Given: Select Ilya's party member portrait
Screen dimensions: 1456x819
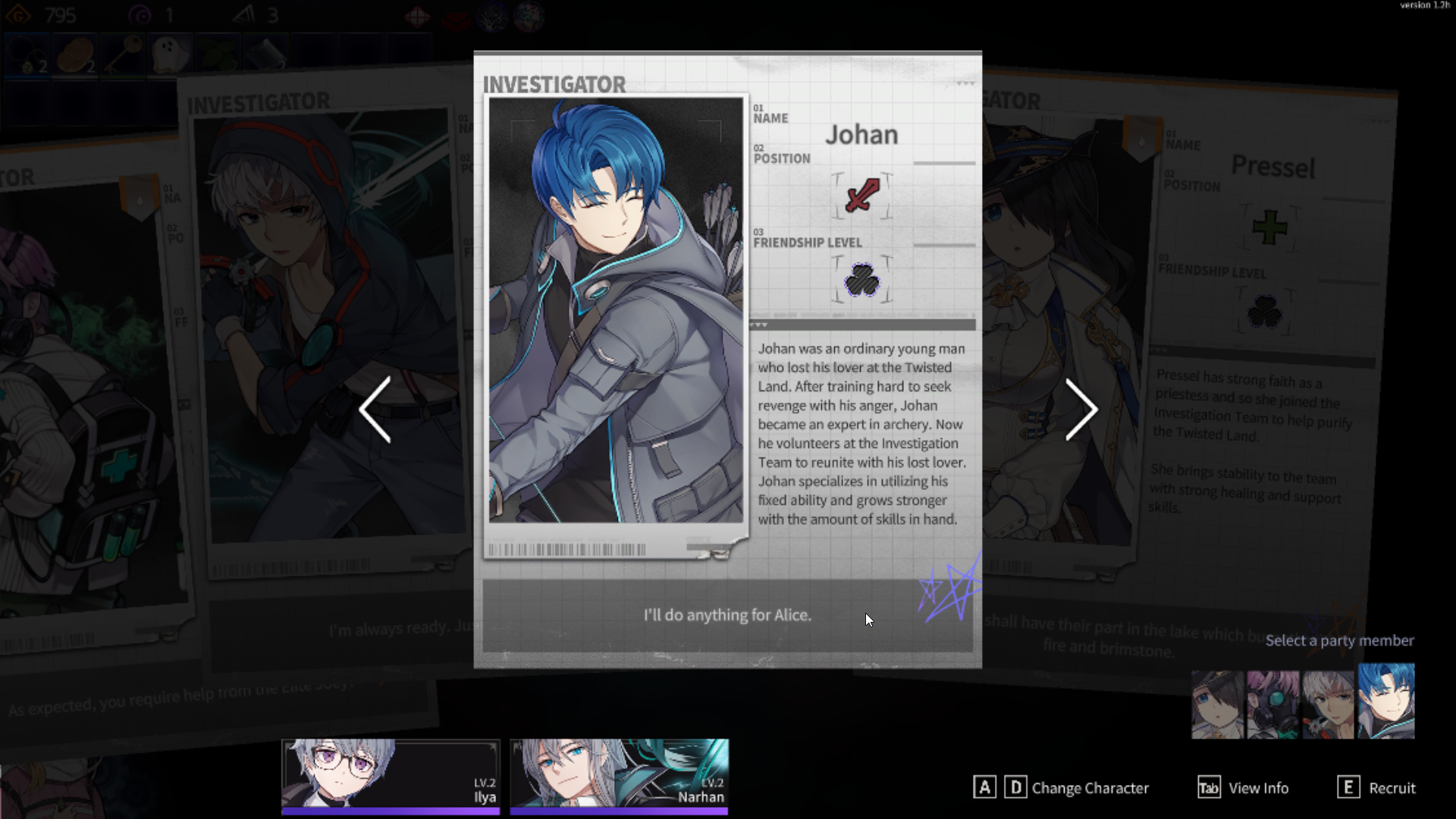Looking at the screenshot, I should (x=391, y=774).
